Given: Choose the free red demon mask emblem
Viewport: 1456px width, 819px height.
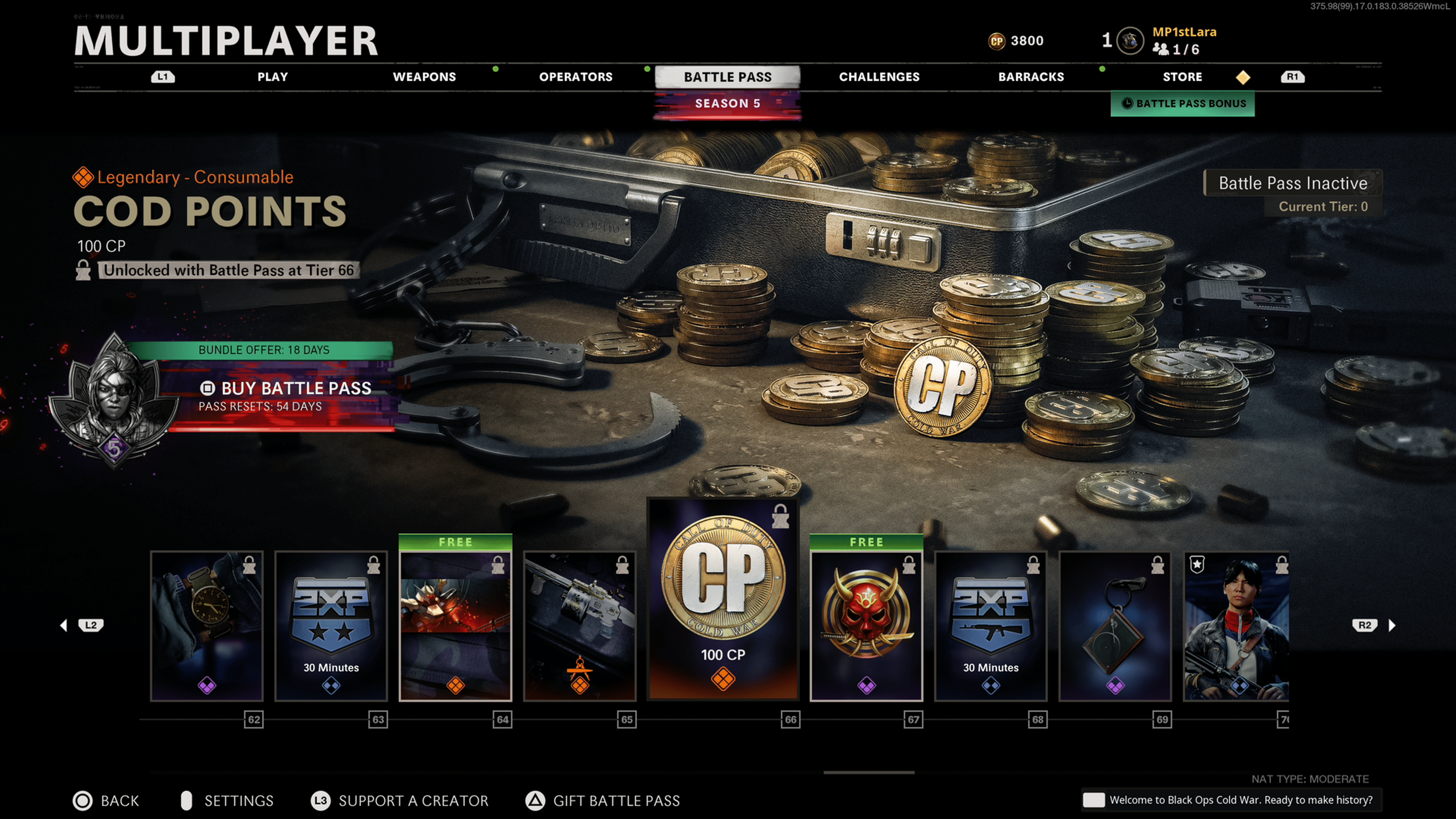Looking at the screenshot, I should 866,626.
